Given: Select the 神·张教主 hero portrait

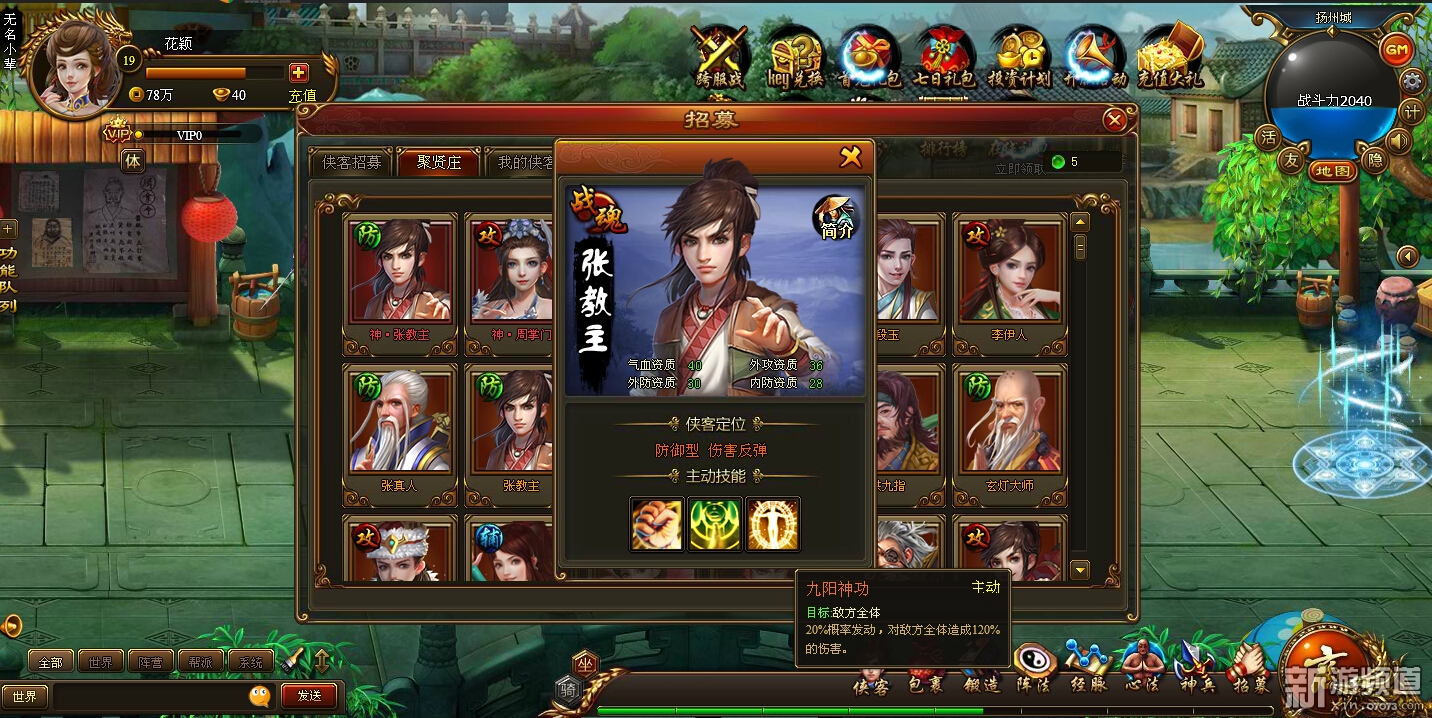Looking at the screenshot, I should tap(401, 273).
